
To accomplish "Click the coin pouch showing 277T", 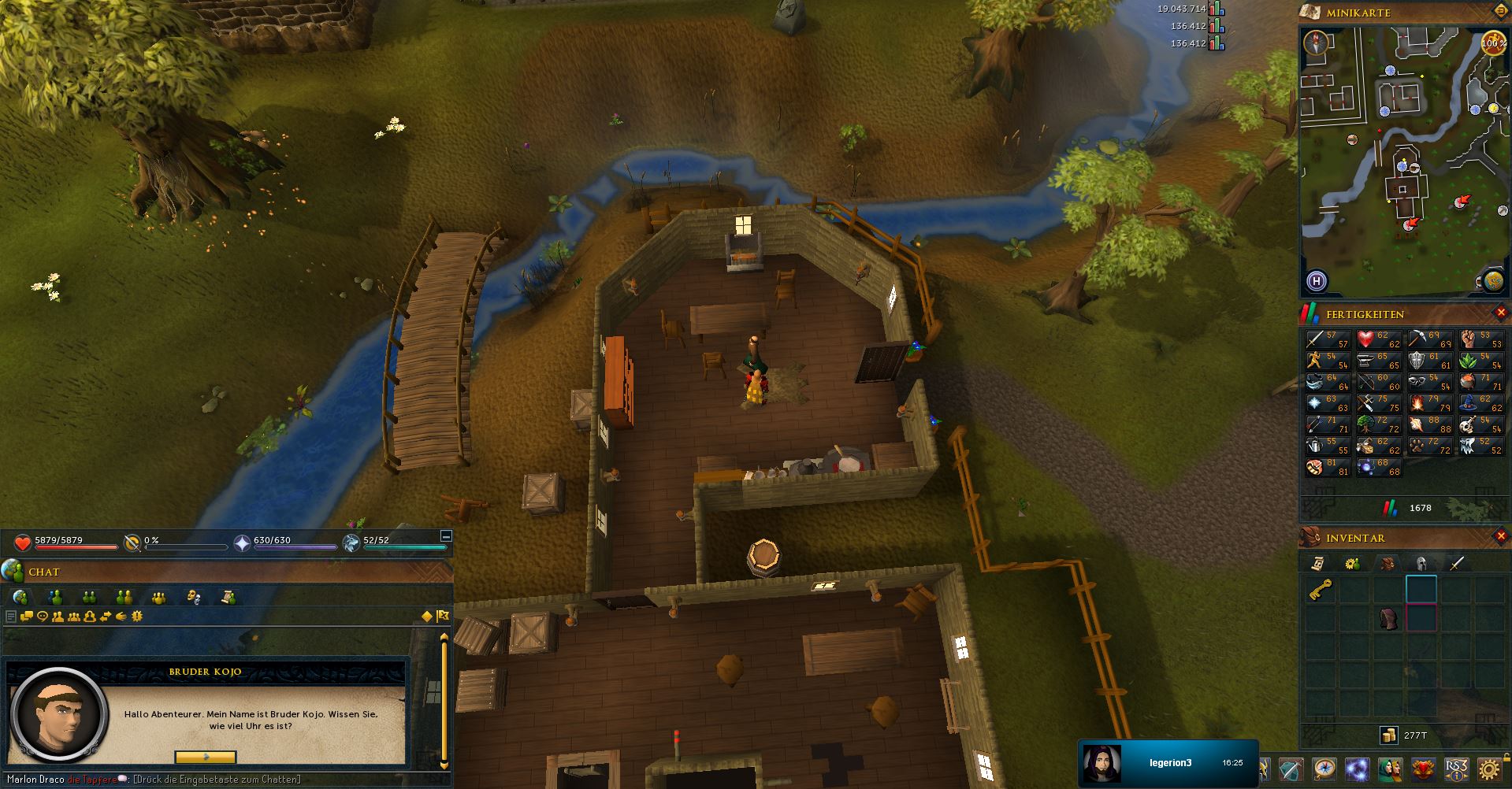I will (1389, 735).
